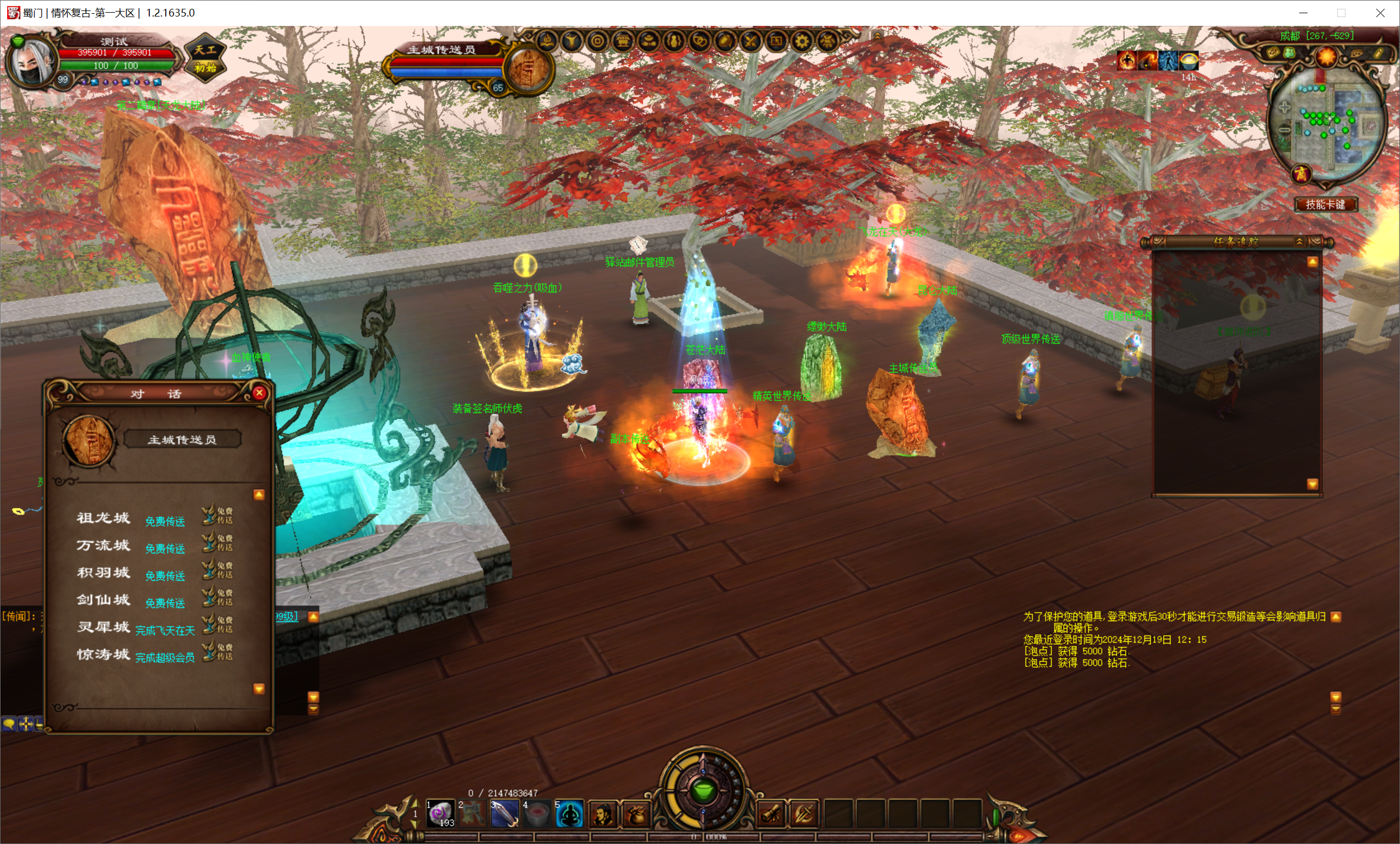Choose the 万流城 free teleport option
This screenshot has height=844, width=1400.
point(165,548)
